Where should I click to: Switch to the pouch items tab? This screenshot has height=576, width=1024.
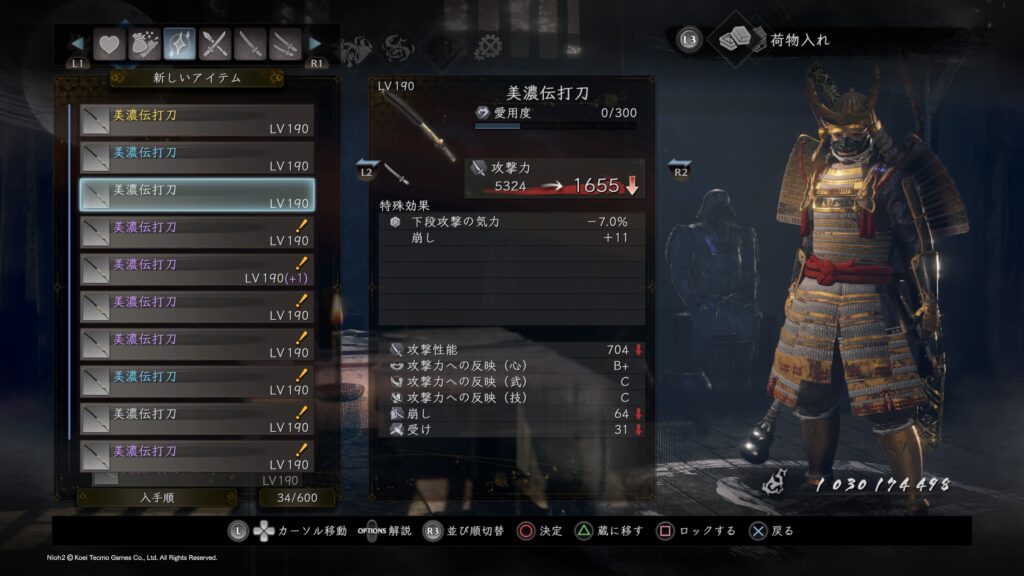[144, 44]
